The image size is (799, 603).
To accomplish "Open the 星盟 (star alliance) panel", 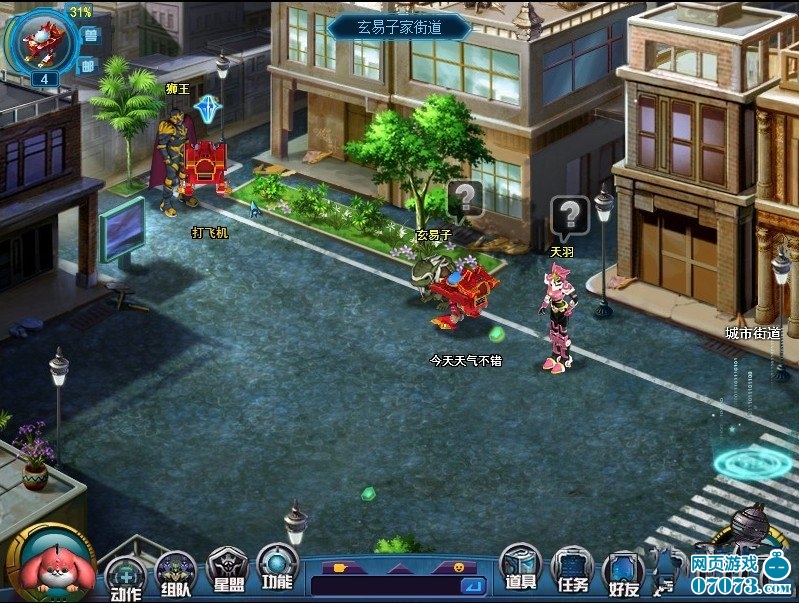I will tap(228, 570).
